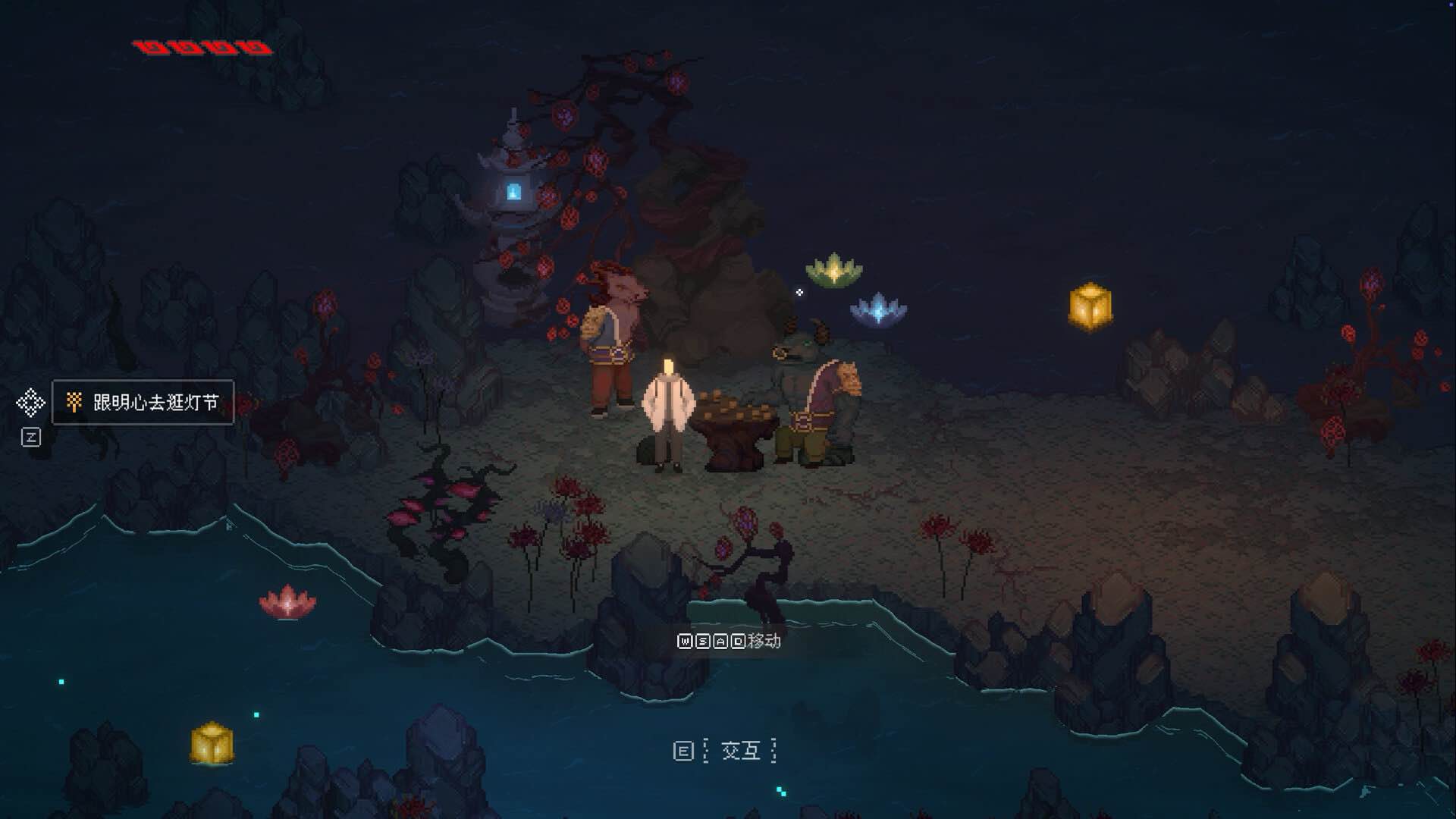Click the D movement key icon

click(x=739, y=642)
